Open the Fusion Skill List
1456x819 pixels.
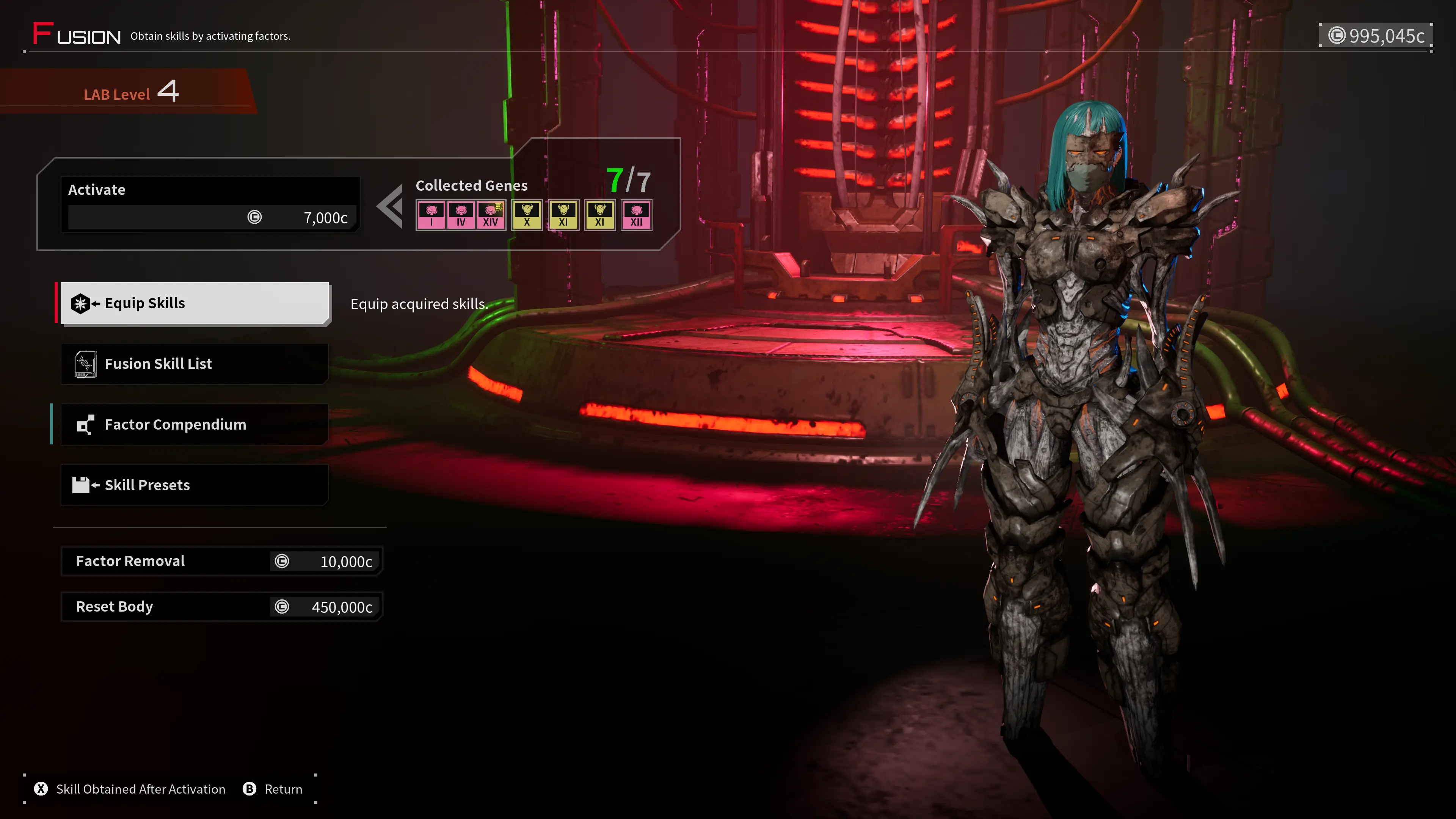point(194,364)
